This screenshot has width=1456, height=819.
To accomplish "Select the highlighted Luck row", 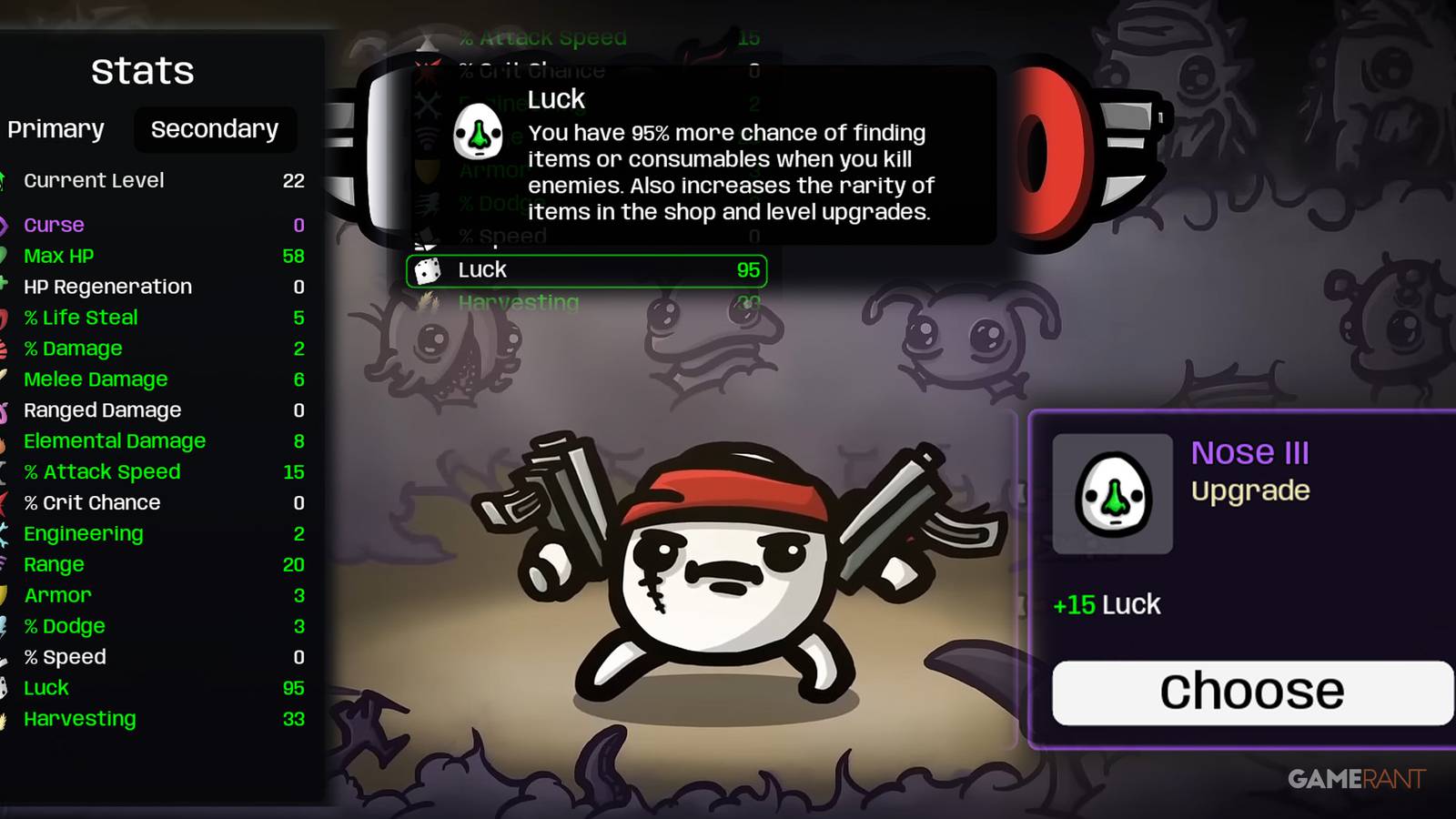I will point(586,269).
